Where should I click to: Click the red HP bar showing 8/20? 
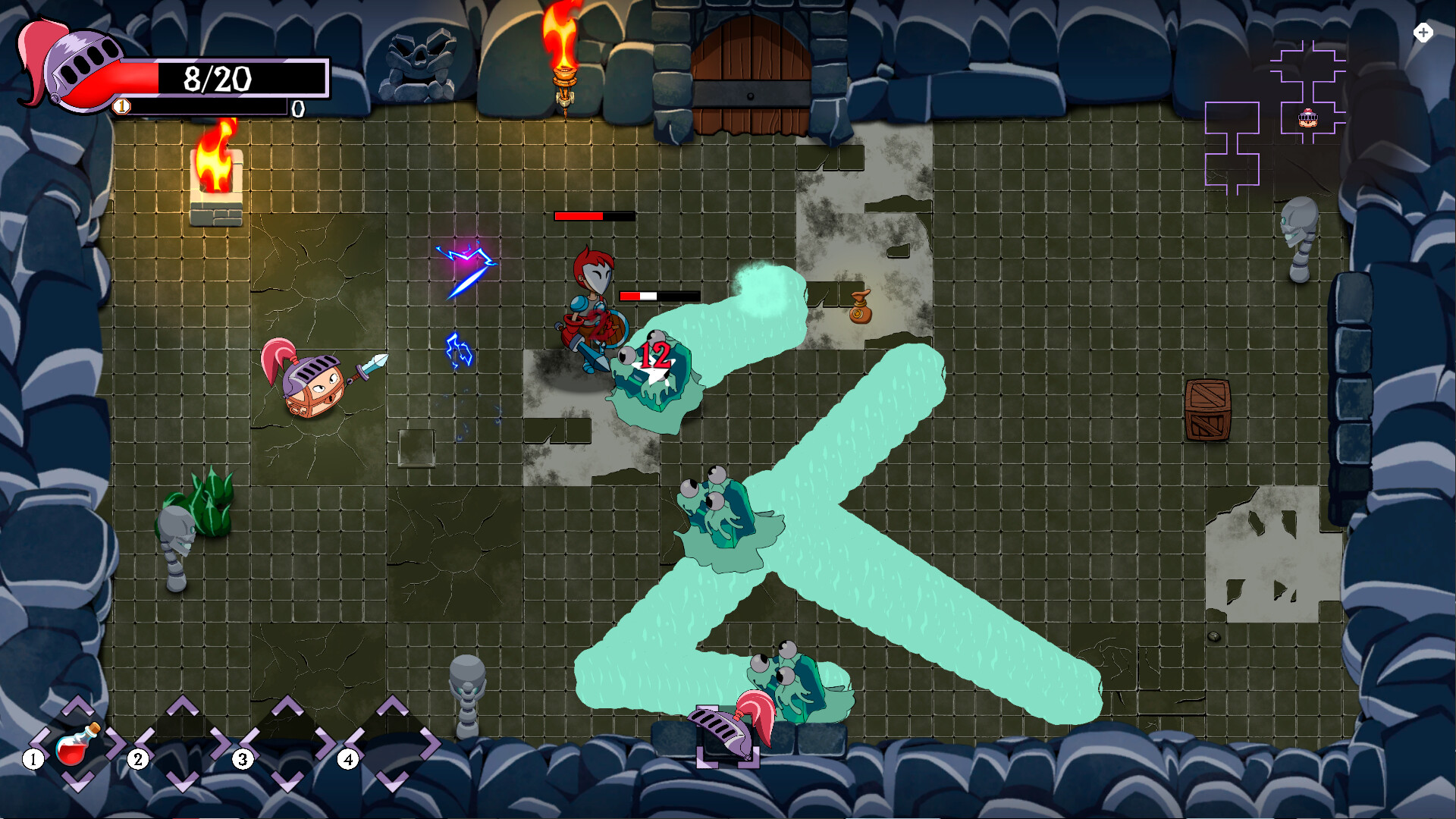(x=220, y=76)
